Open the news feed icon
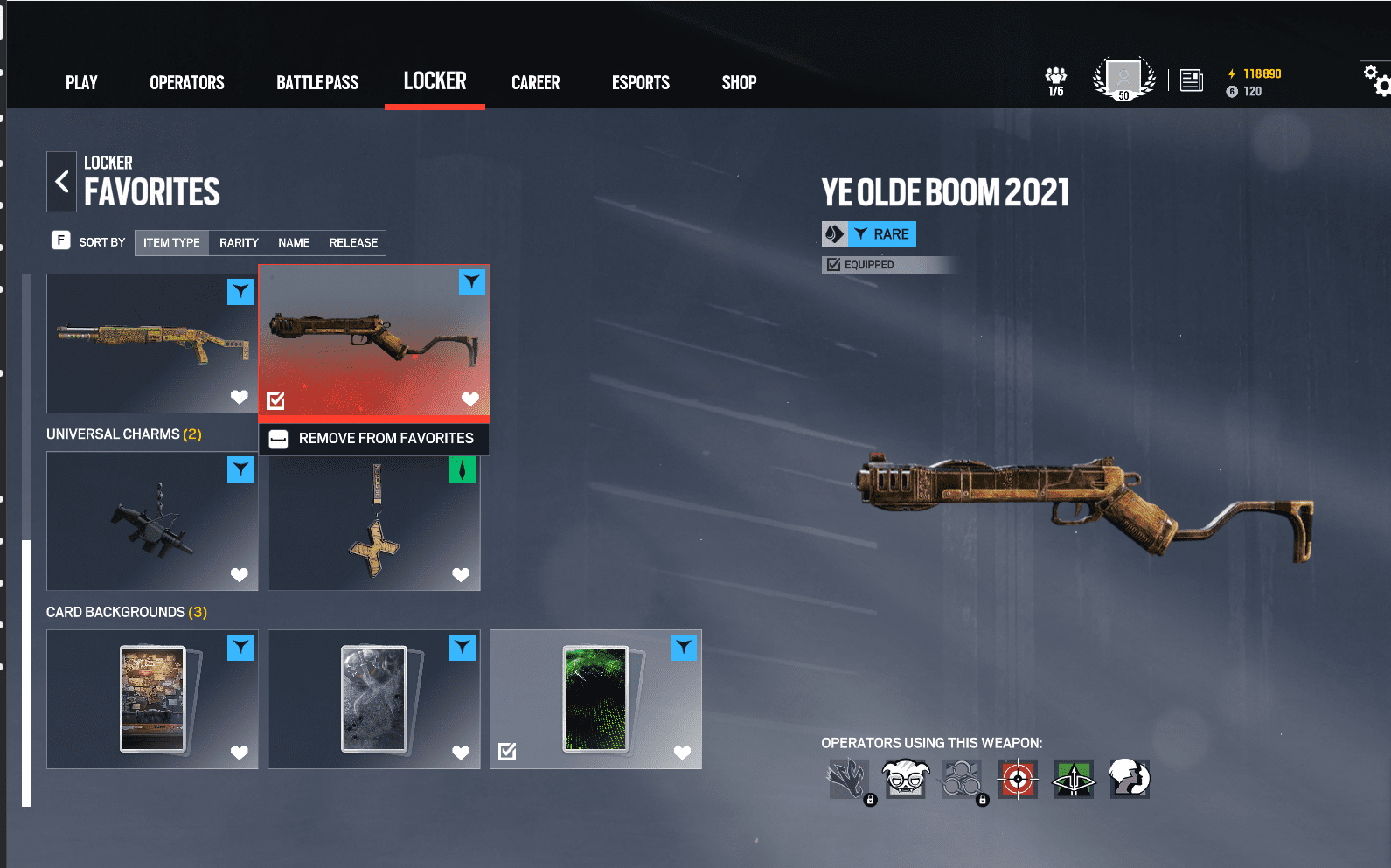Screen dimensions: 1391x868 [1191, 81]
